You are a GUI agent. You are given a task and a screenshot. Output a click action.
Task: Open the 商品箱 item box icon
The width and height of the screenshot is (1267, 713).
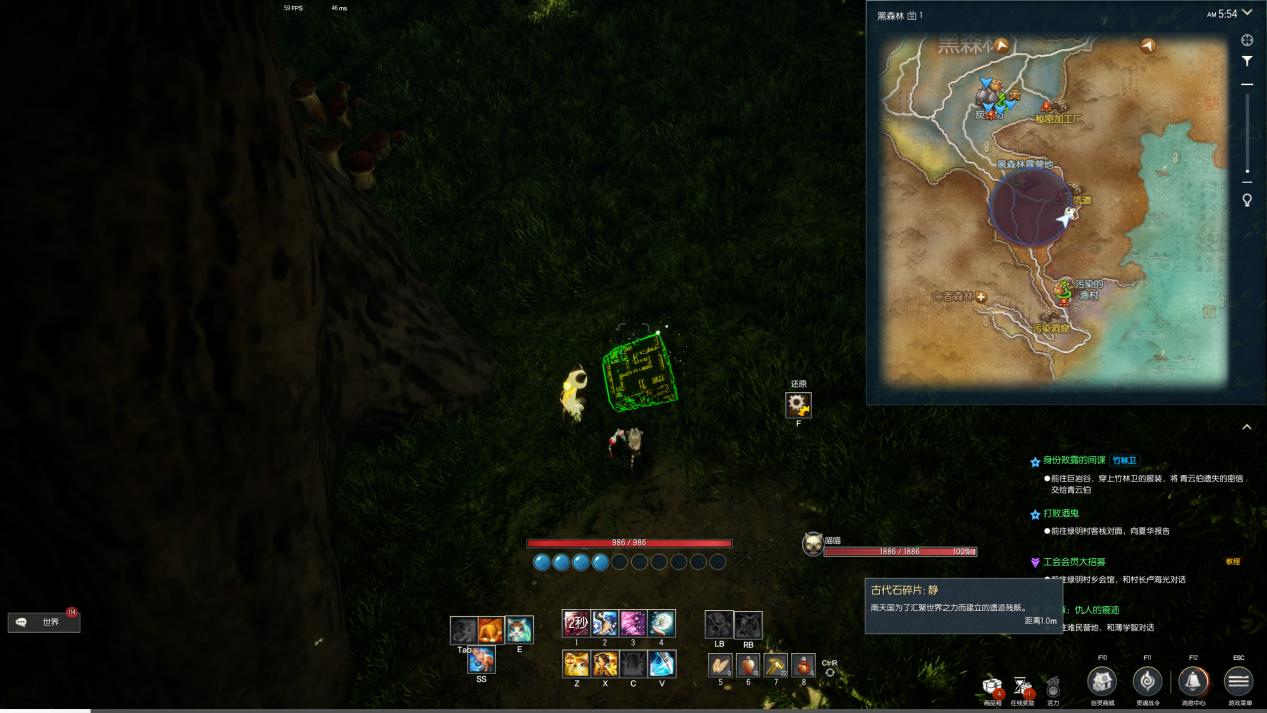click(x=993, y=687)
